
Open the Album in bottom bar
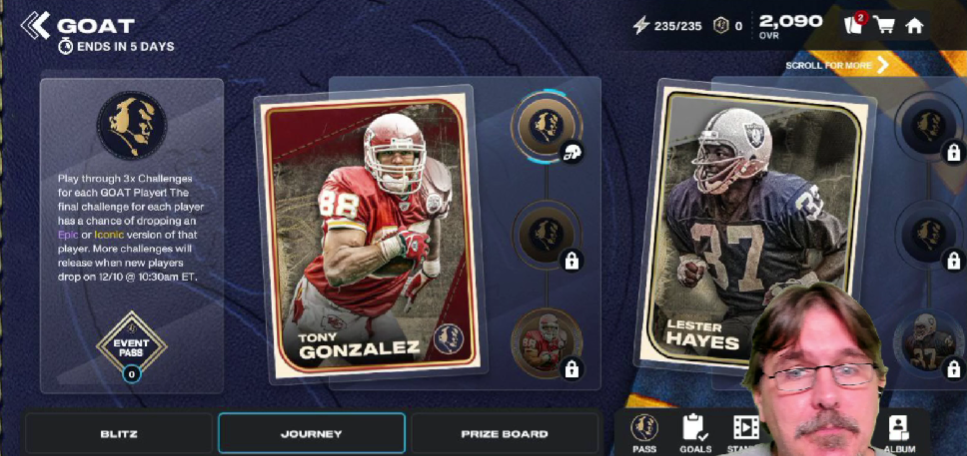tap(899, 432)
